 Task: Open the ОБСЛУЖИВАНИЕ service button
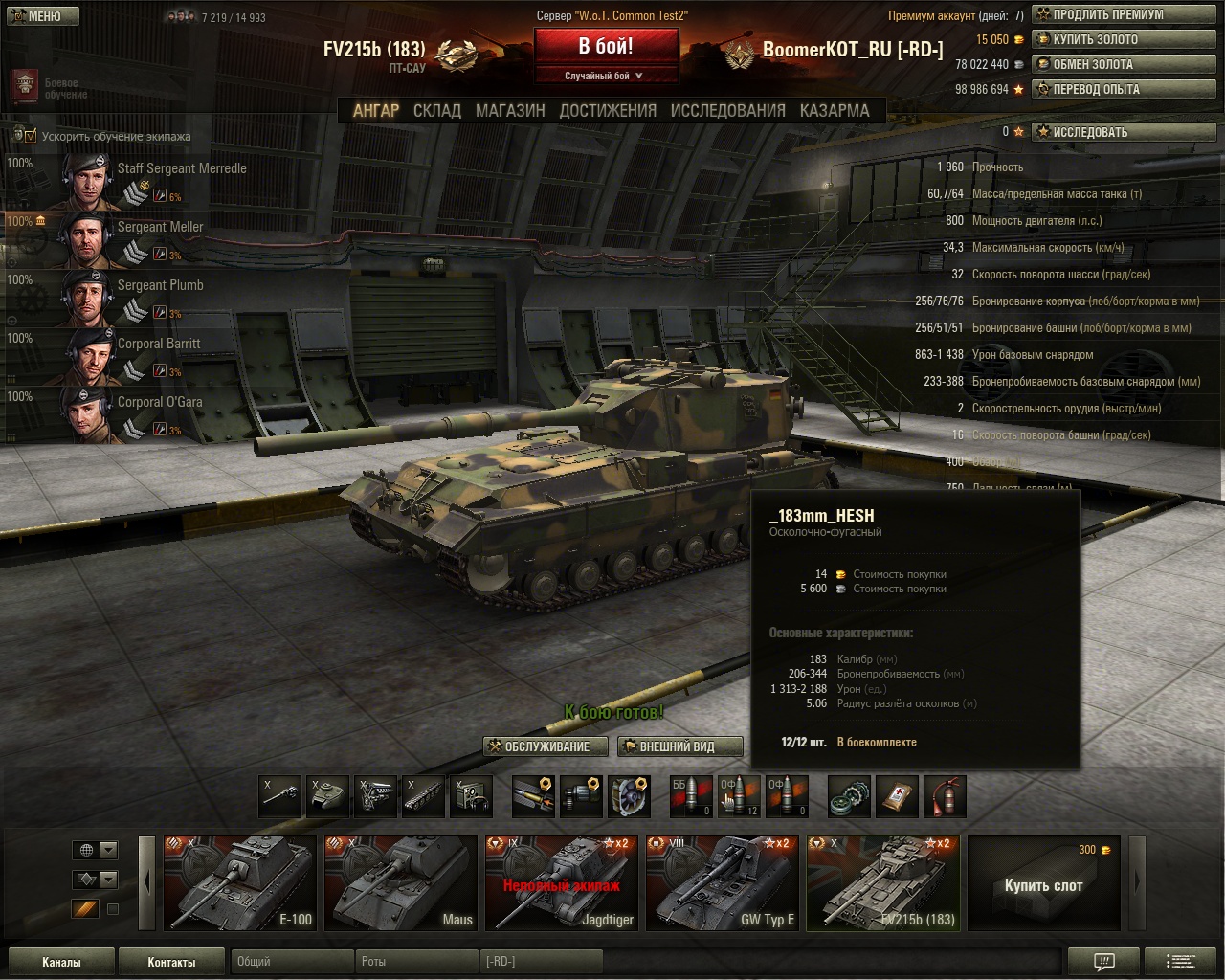[546, 746]
